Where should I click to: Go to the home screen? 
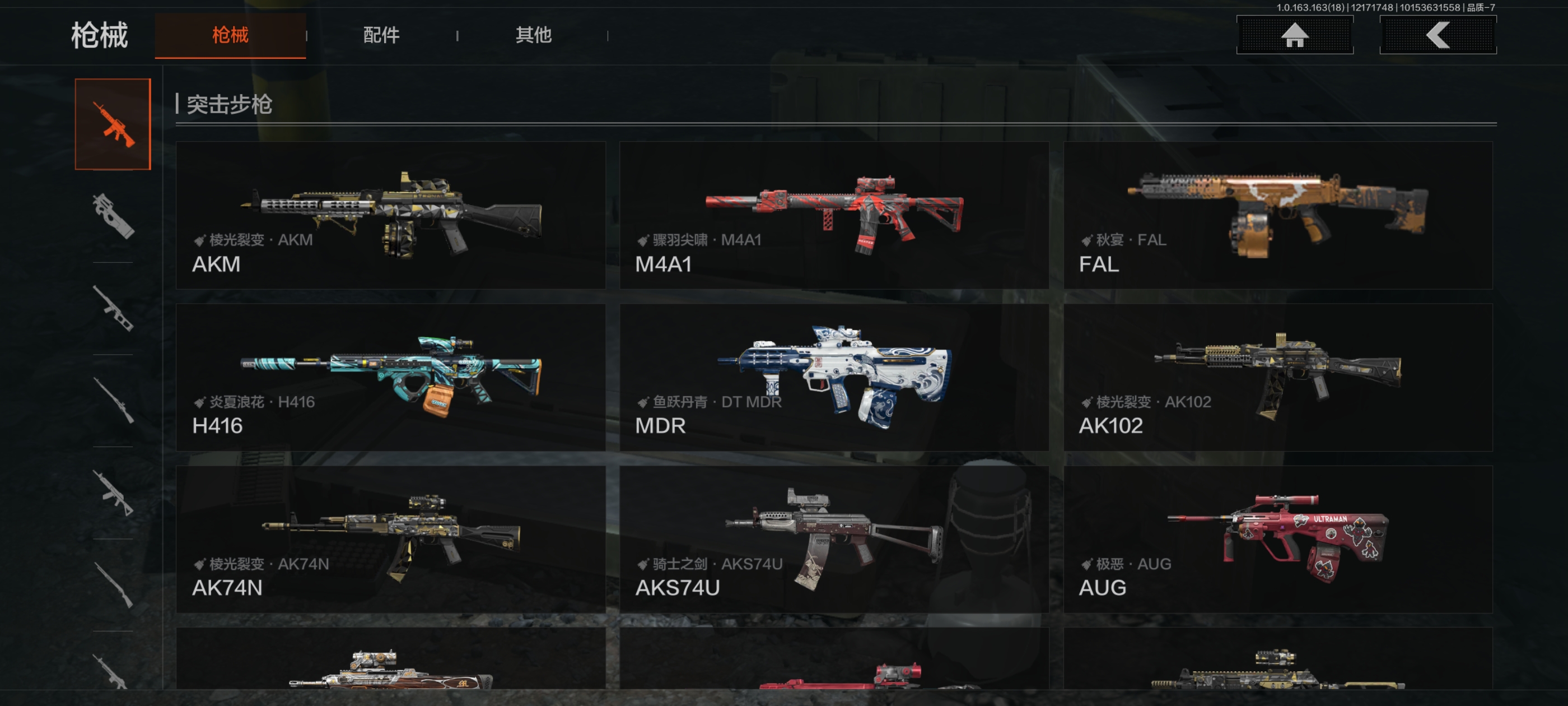pyautogui.click(x=1294, y=35)
